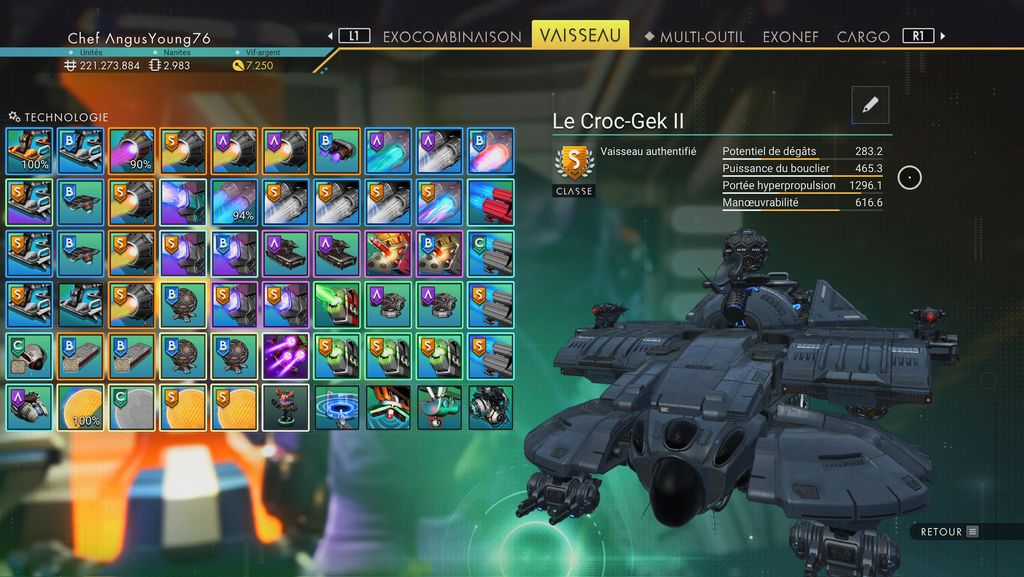The height and width of the screenshot is (577, 1024).
Task: Select the blue ring teleport module
Action: pyautogui.click(x=337, y=408)
